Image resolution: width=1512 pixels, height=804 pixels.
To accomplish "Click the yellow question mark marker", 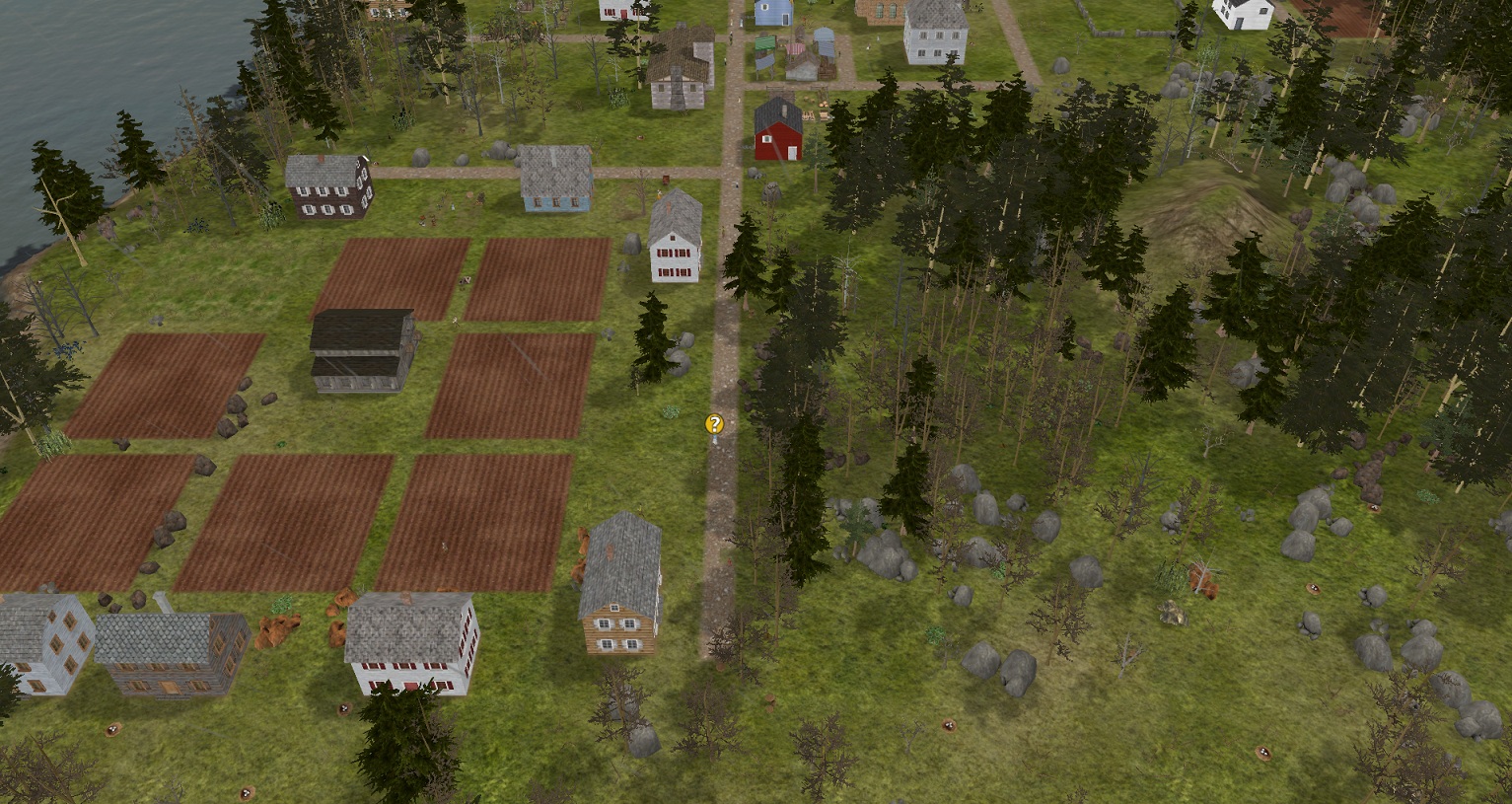I will point(714,424).
